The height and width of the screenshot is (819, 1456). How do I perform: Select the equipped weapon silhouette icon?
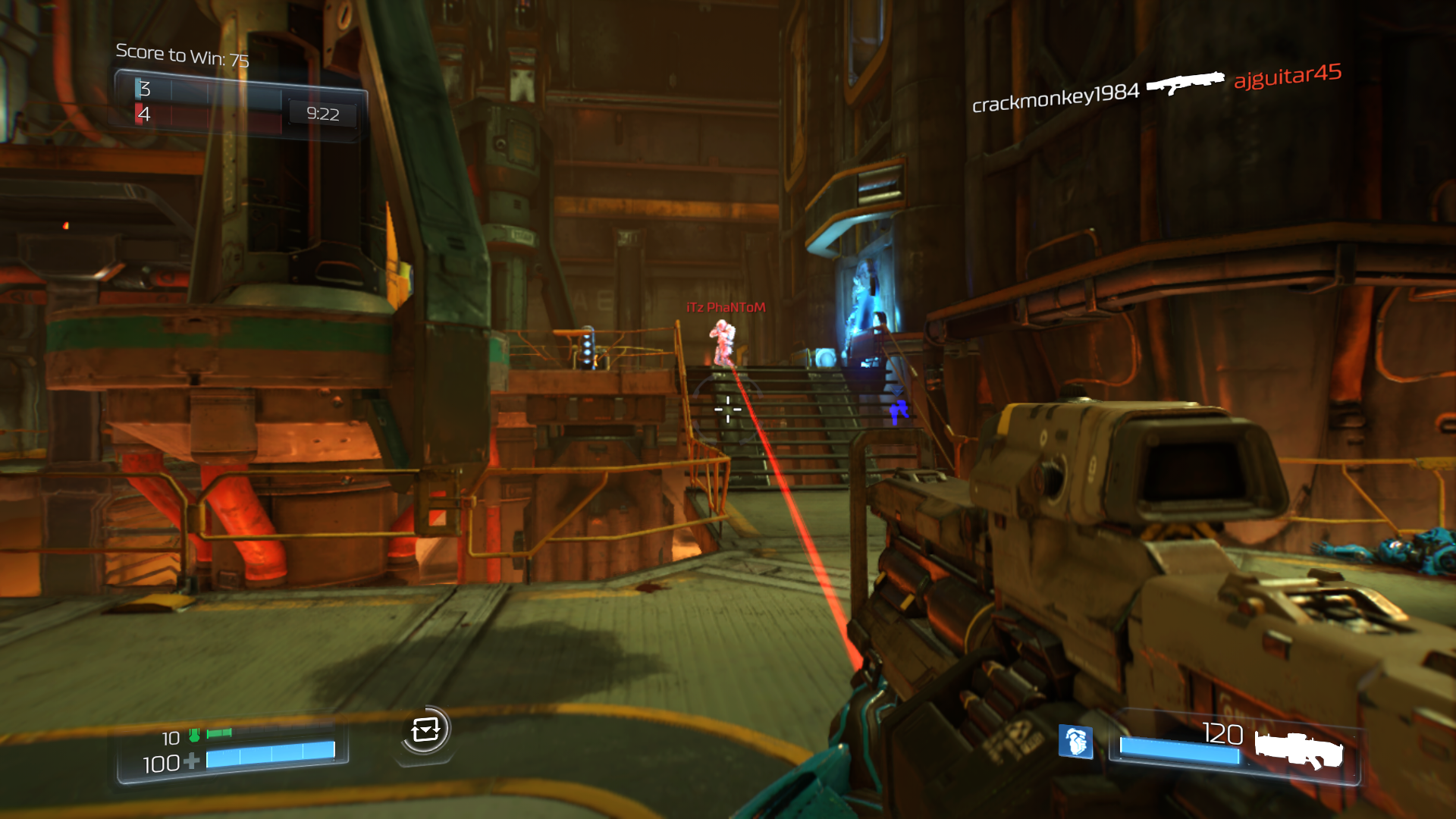pyautogui.click(x=1298, y=749)
